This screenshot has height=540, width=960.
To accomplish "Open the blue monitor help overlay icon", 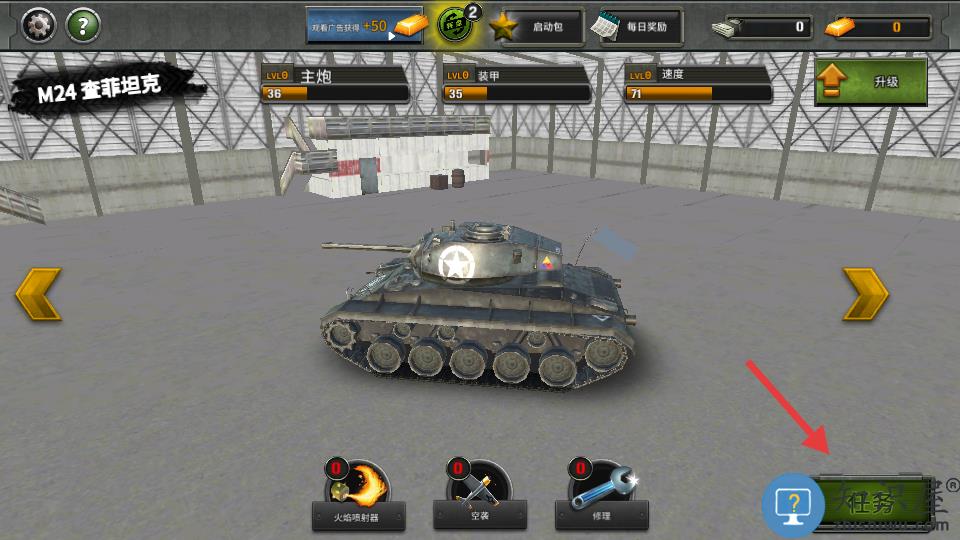I will coord(793,505).
